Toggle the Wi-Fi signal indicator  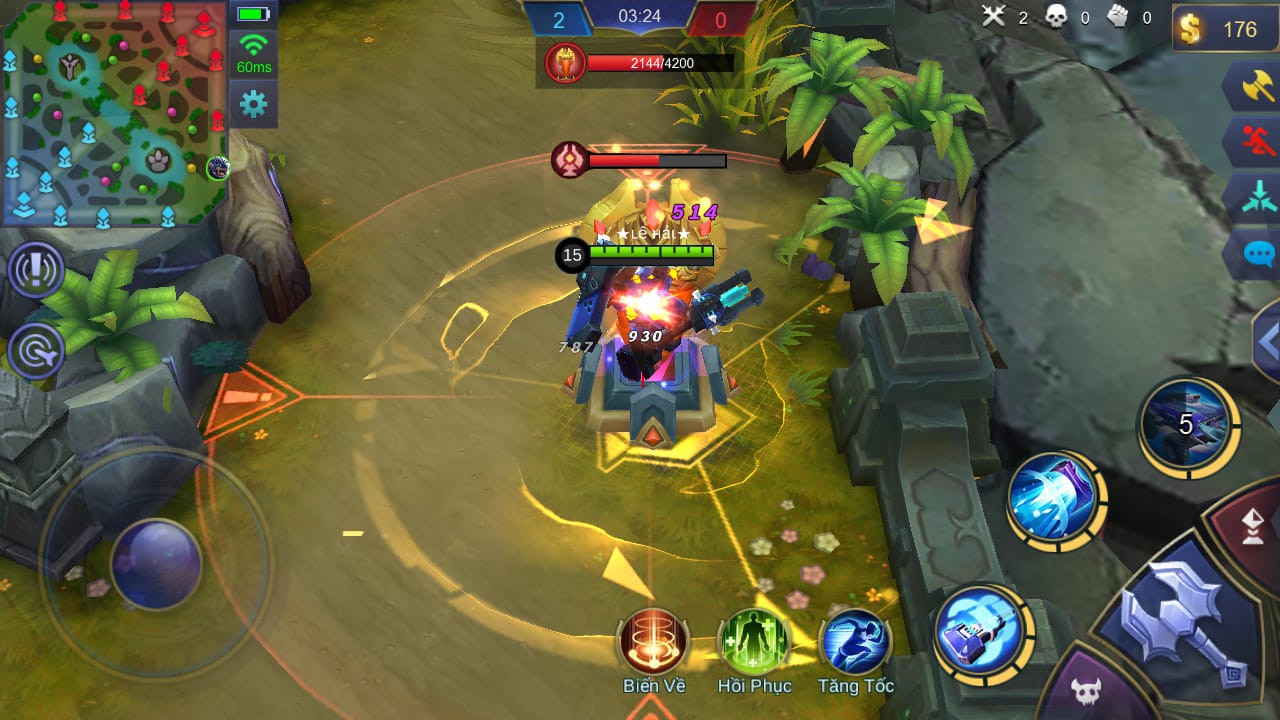click(253, 47)
